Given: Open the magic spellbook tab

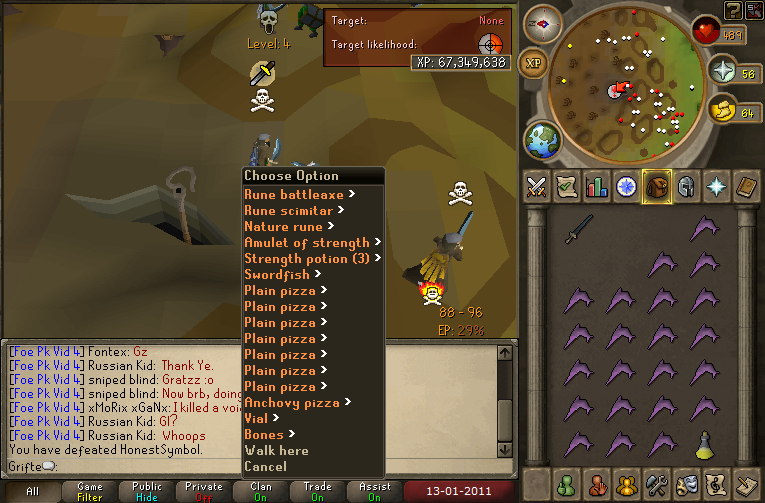Looking at the screenshot, I should pyautogui.click(x=716, y=186).
